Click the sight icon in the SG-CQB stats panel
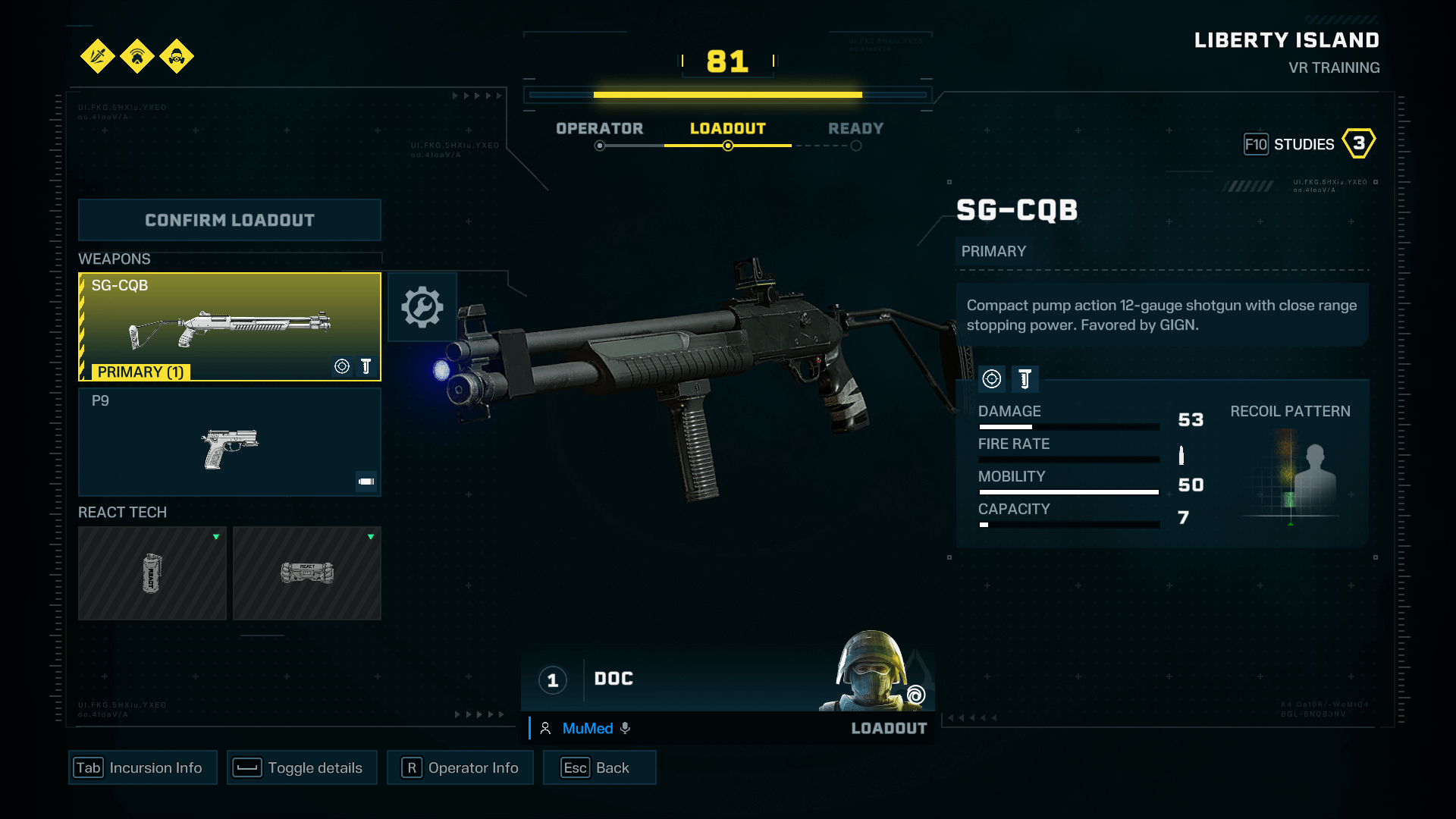 coord(992,379)
